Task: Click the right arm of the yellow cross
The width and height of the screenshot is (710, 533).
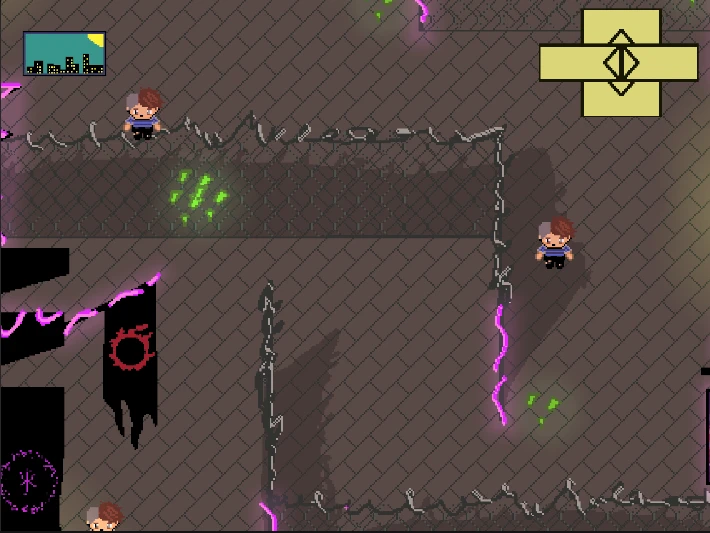Action: tap(677, 62)
